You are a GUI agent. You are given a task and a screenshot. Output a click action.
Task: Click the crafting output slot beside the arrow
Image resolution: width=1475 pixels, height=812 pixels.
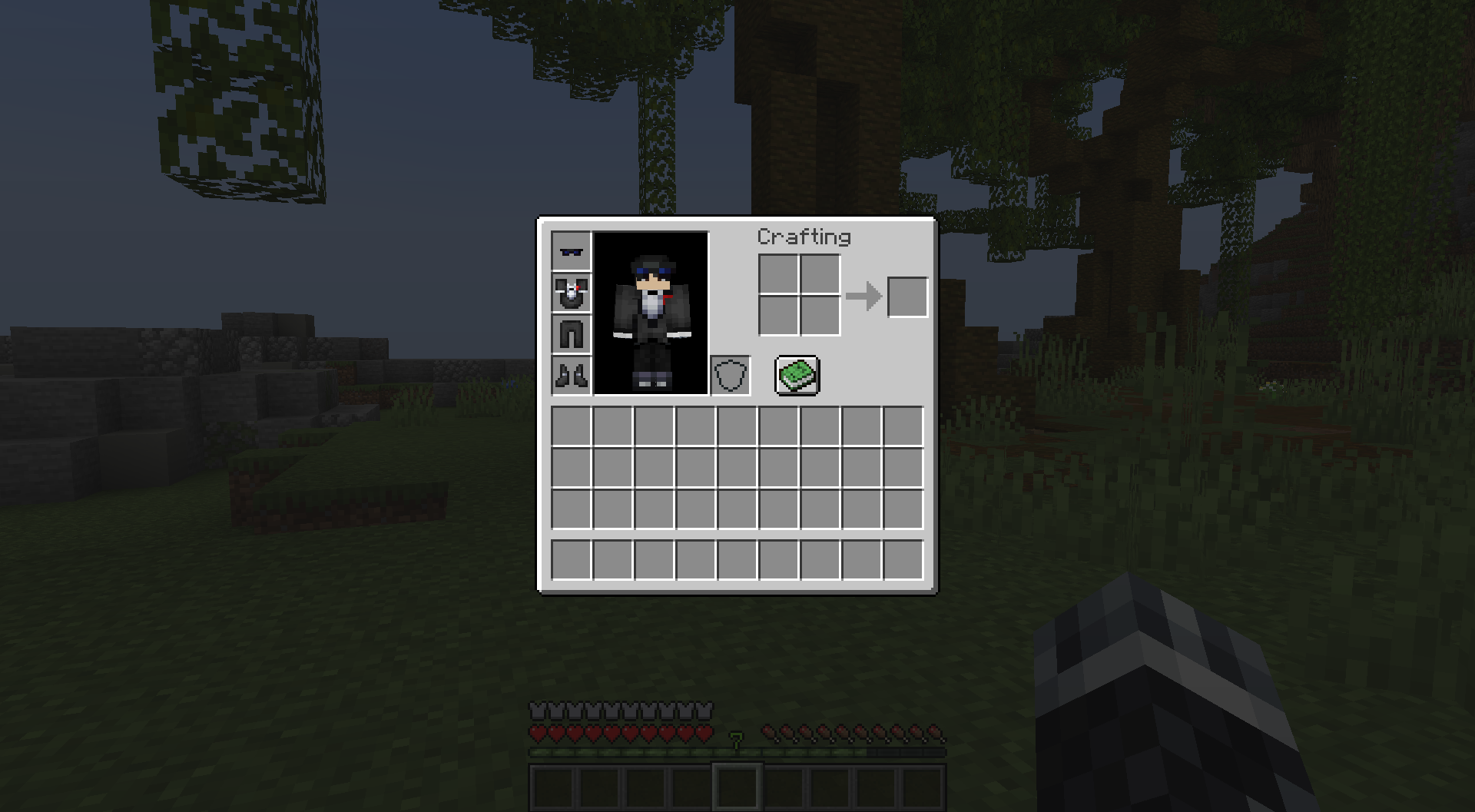pos(907,296)
